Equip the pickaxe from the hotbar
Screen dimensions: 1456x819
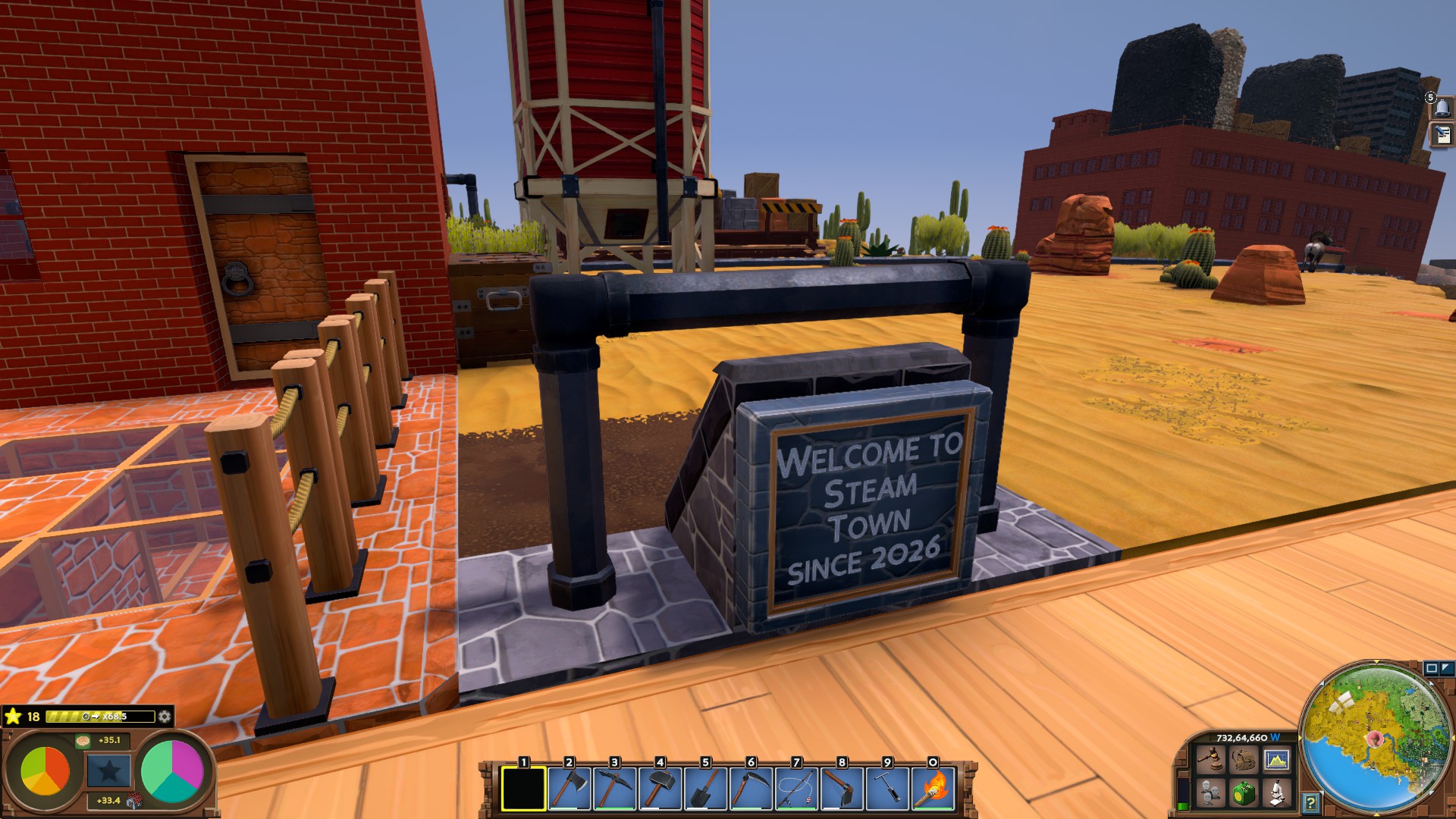(614, 789)
